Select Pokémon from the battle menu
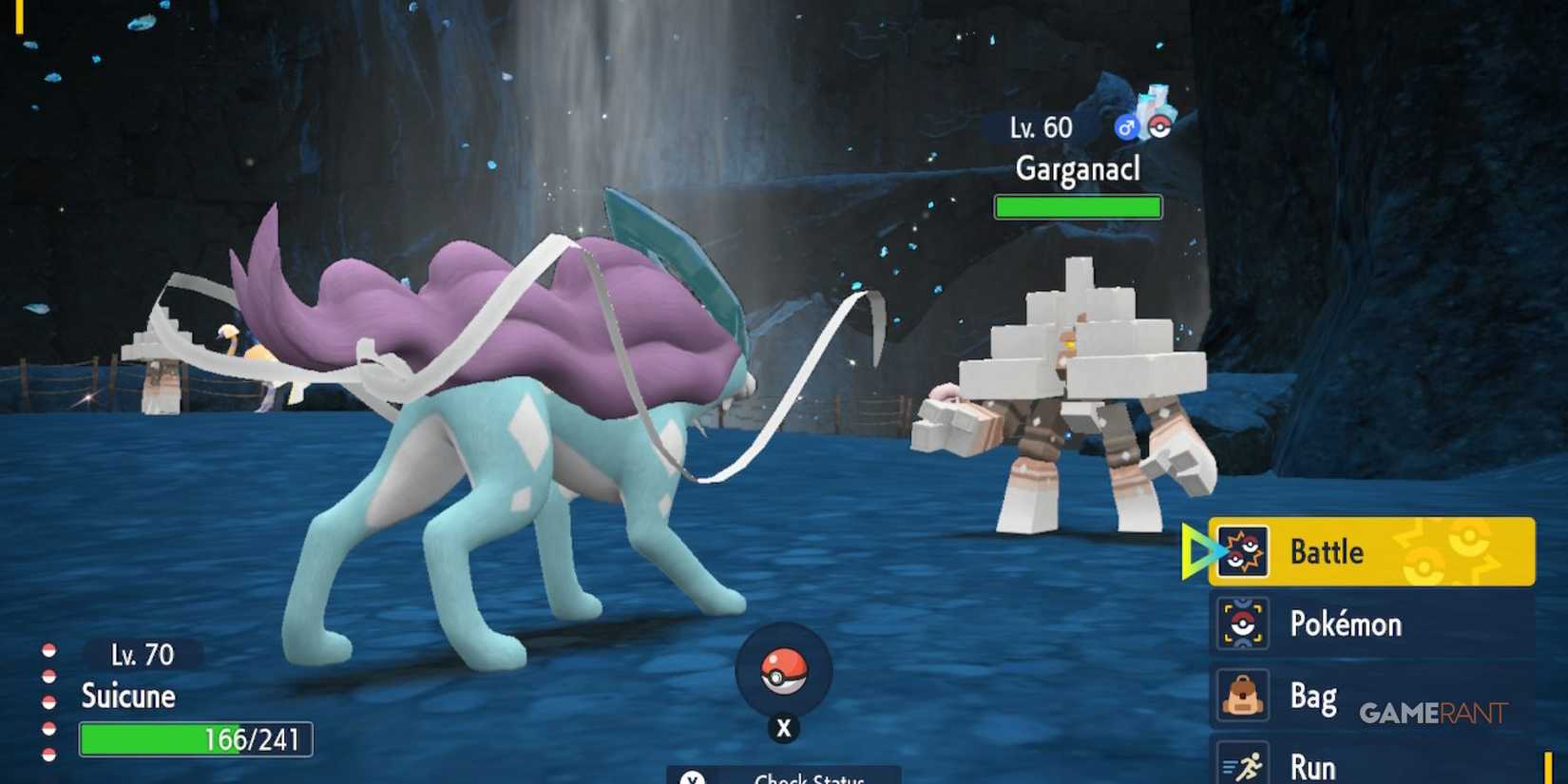Screen dimensions: 1568x784 (1349, 623)
